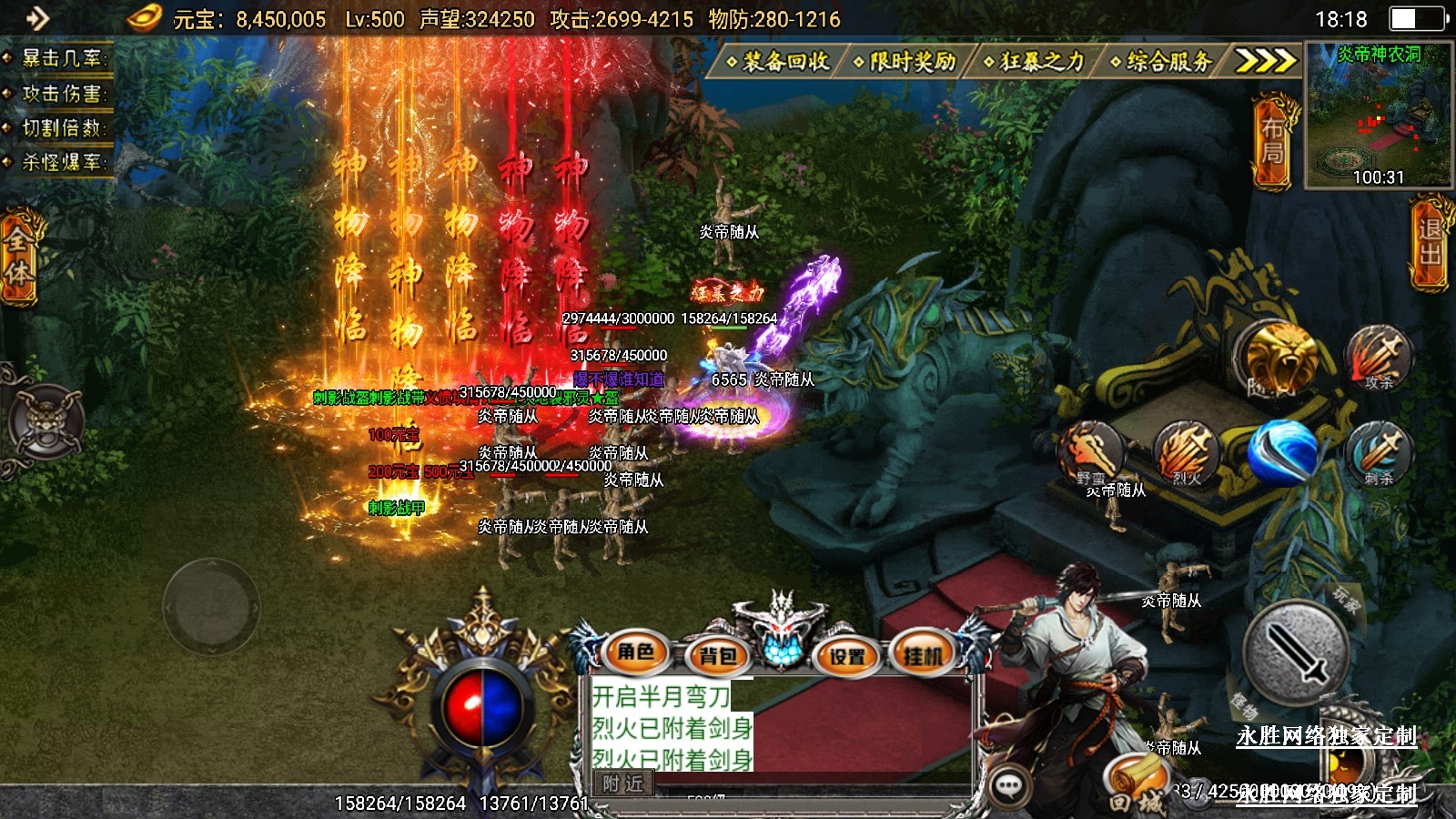
Task: Toggle 挂机 auto-battle mode
Action: [923, 653]
